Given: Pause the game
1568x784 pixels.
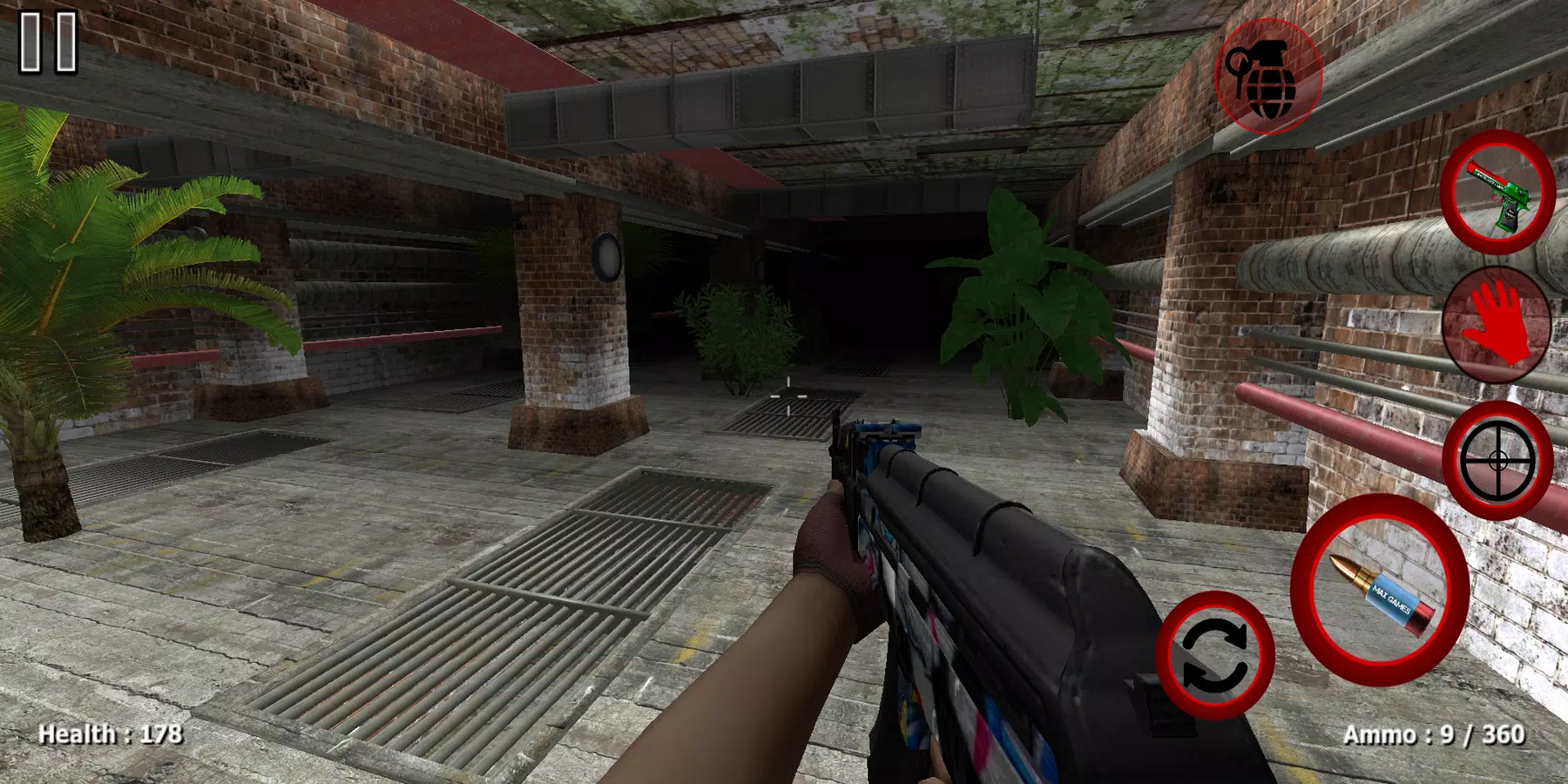Looking at the screenshot, I should pyautogui.click(x=49, y=42).
